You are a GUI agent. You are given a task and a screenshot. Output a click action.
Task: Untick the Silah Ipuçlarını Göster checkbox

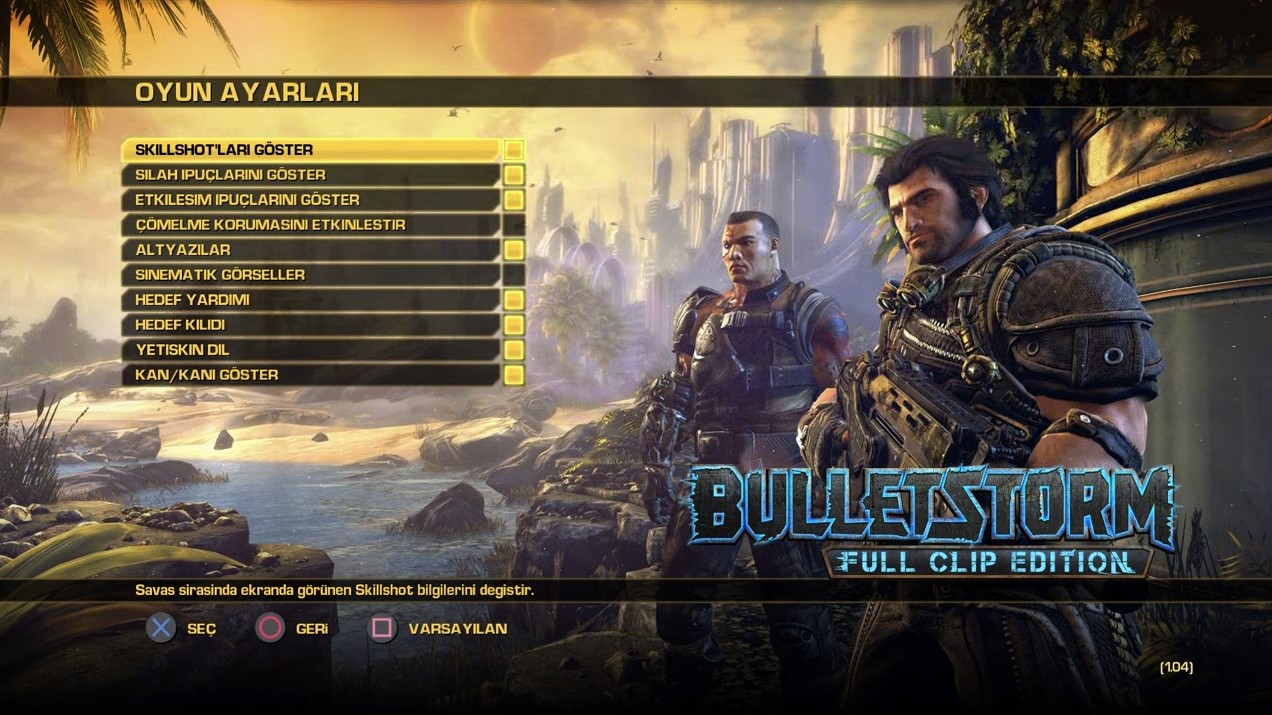pos(513,175)
